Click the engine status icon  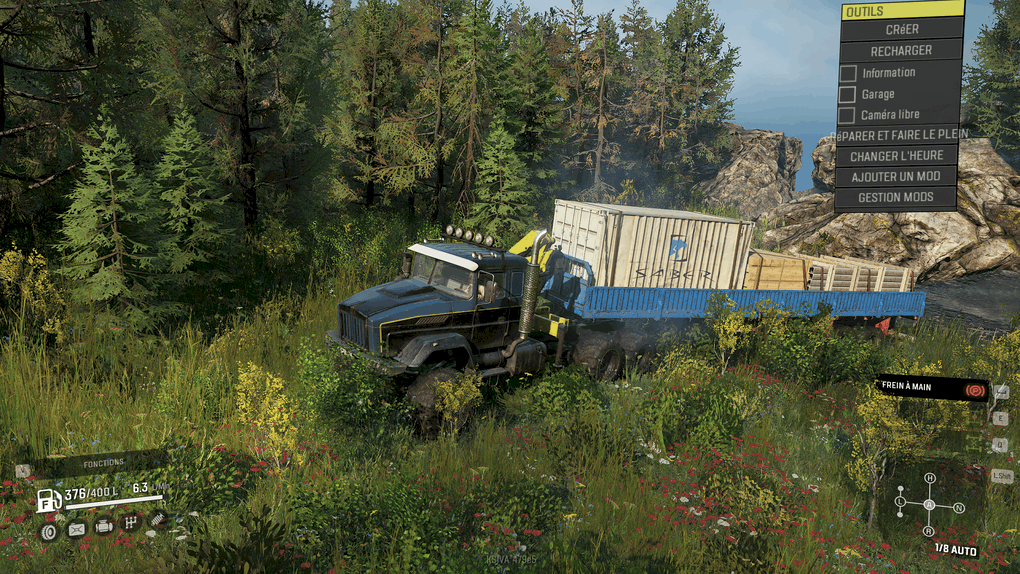click(x=104, y=527)
